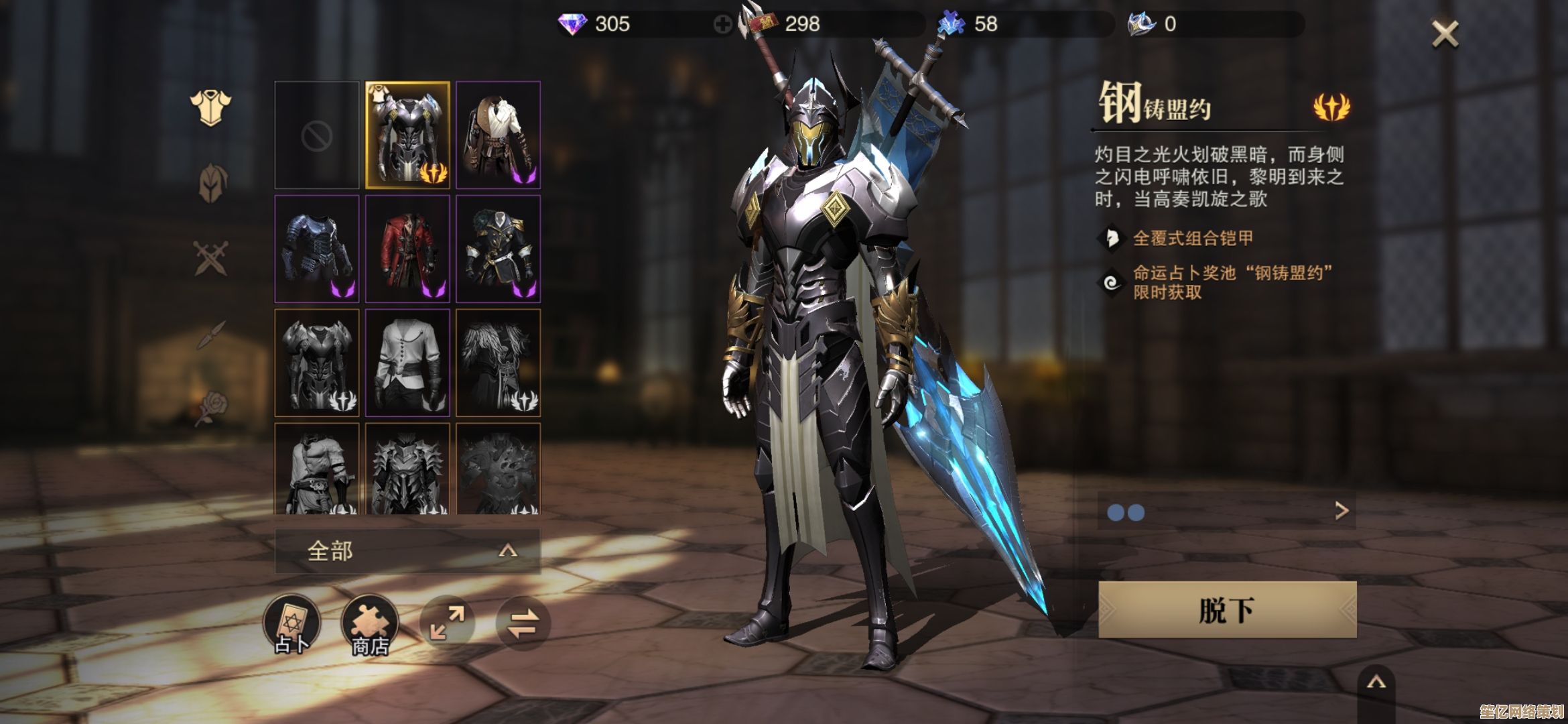
Task: Choose the red coat outfit
Action: coord(407,249)
